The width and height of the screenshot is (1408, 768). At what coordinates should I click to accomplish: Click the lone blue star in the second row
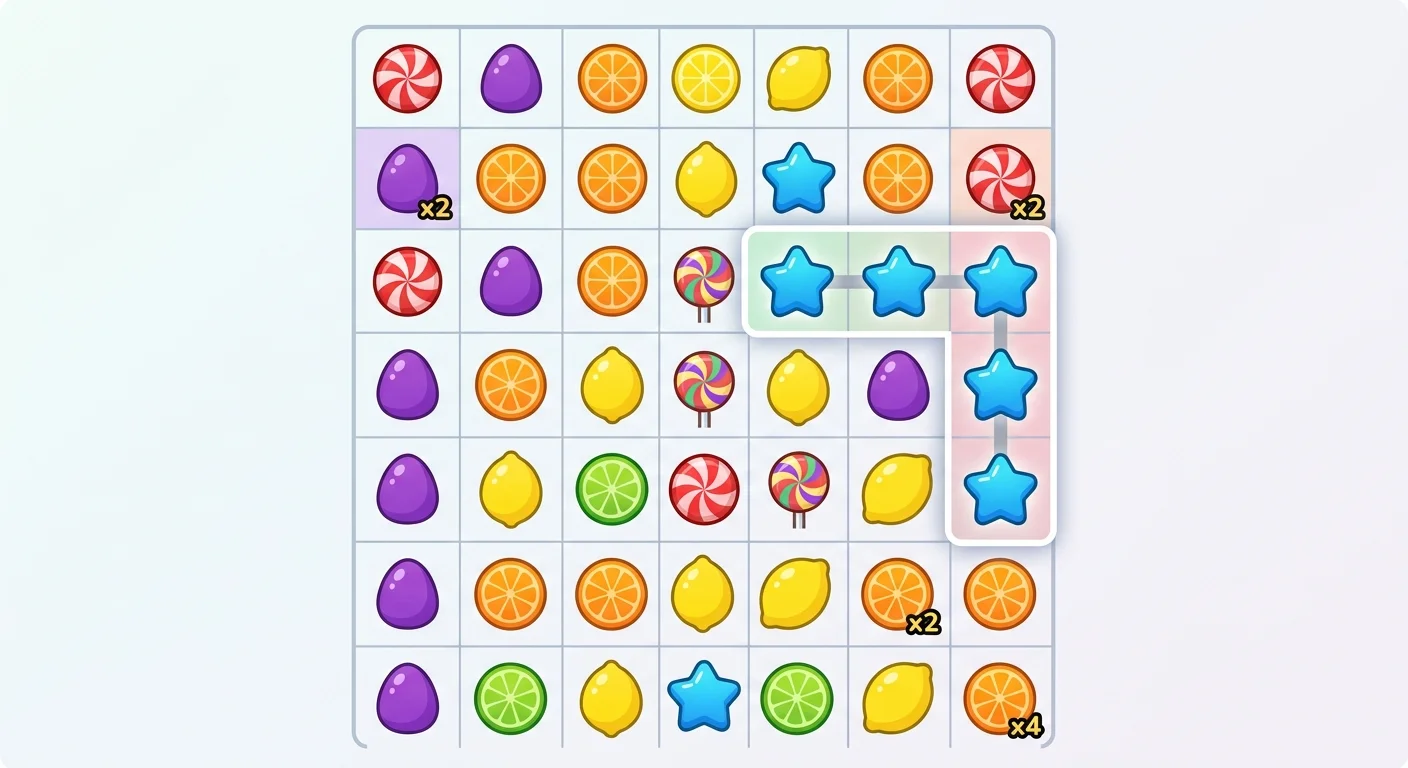[798, 180]
